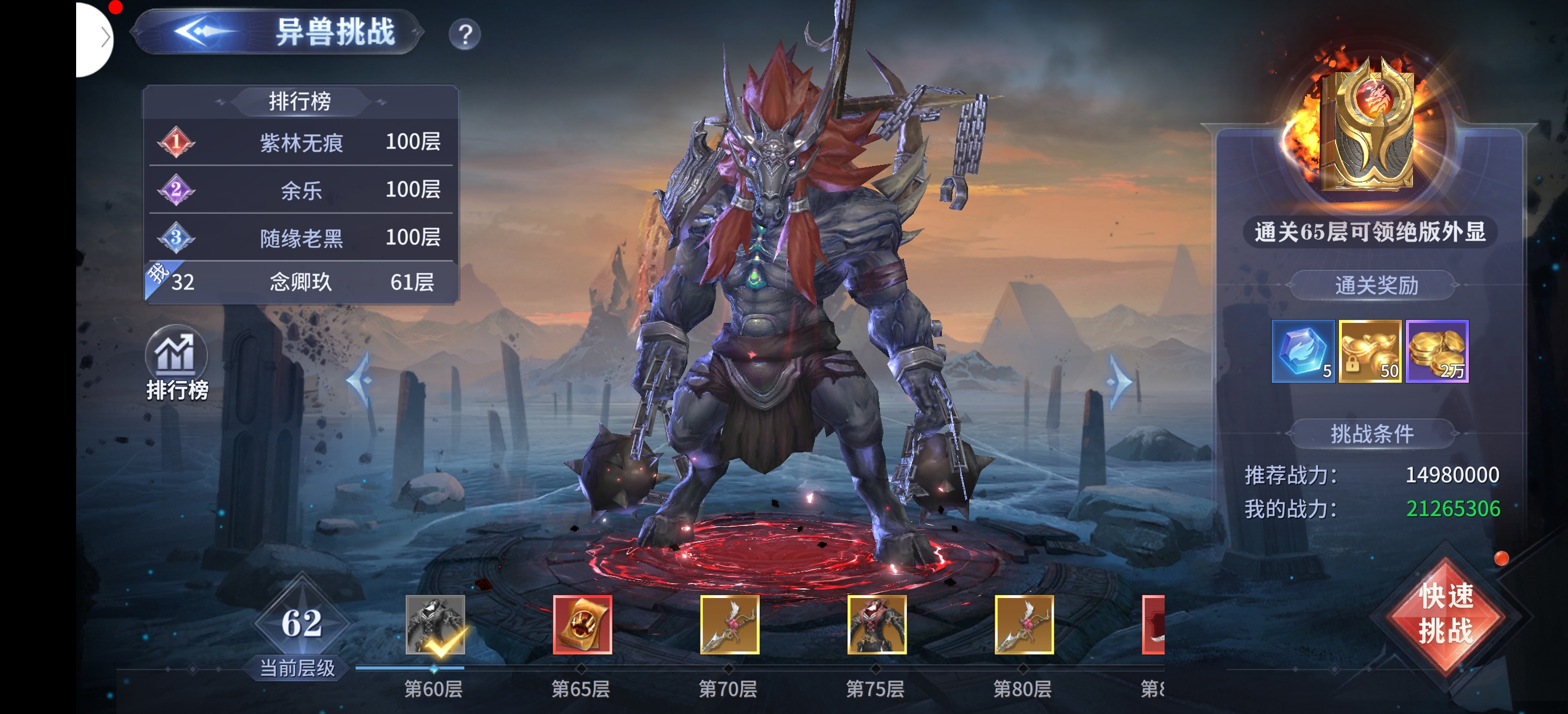Viewport: 1568px width, 714px height.
Task: Expand the white side overlay arrow tab
Action: pos(101,38)
